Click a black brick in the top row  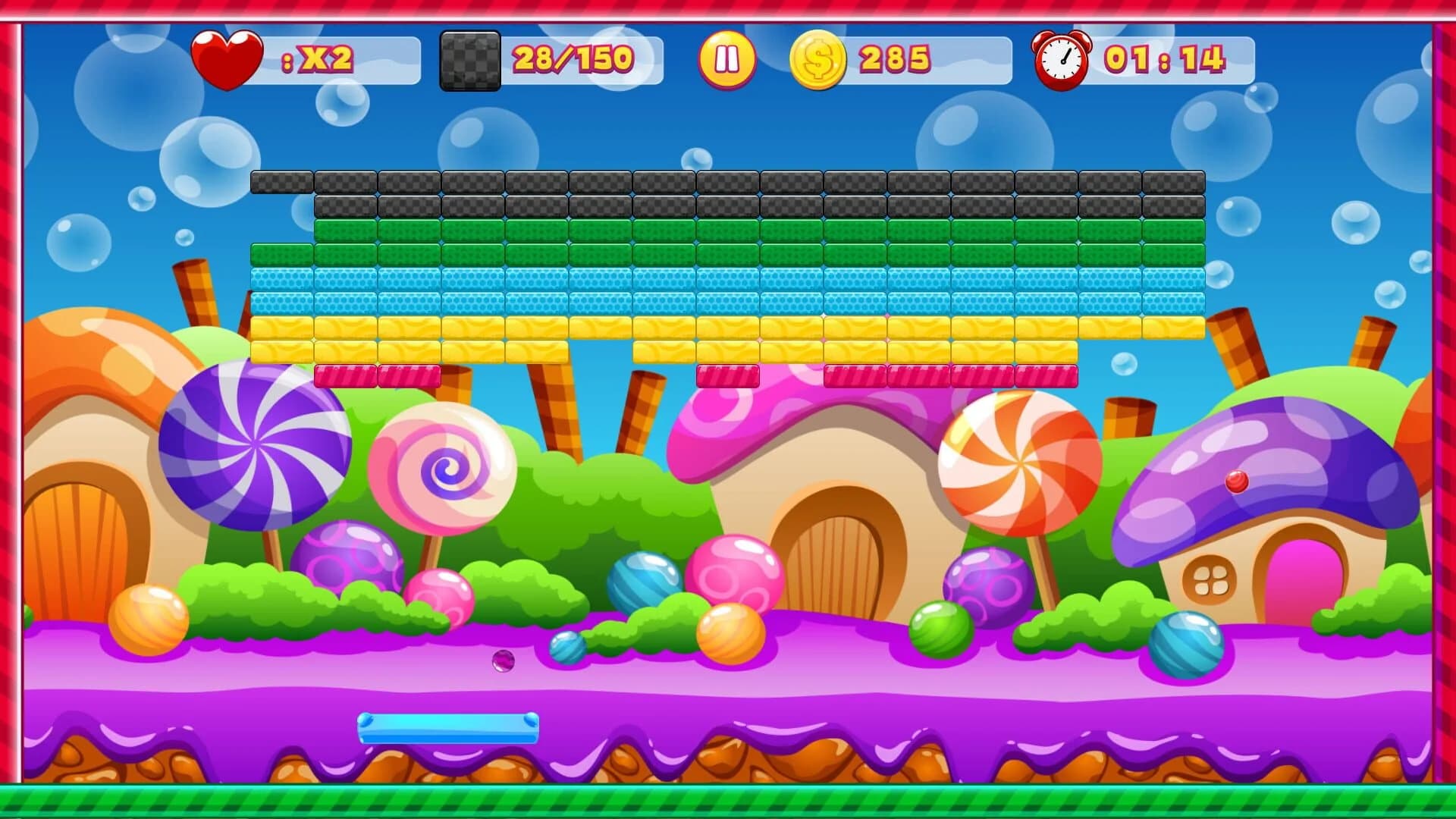607,182
